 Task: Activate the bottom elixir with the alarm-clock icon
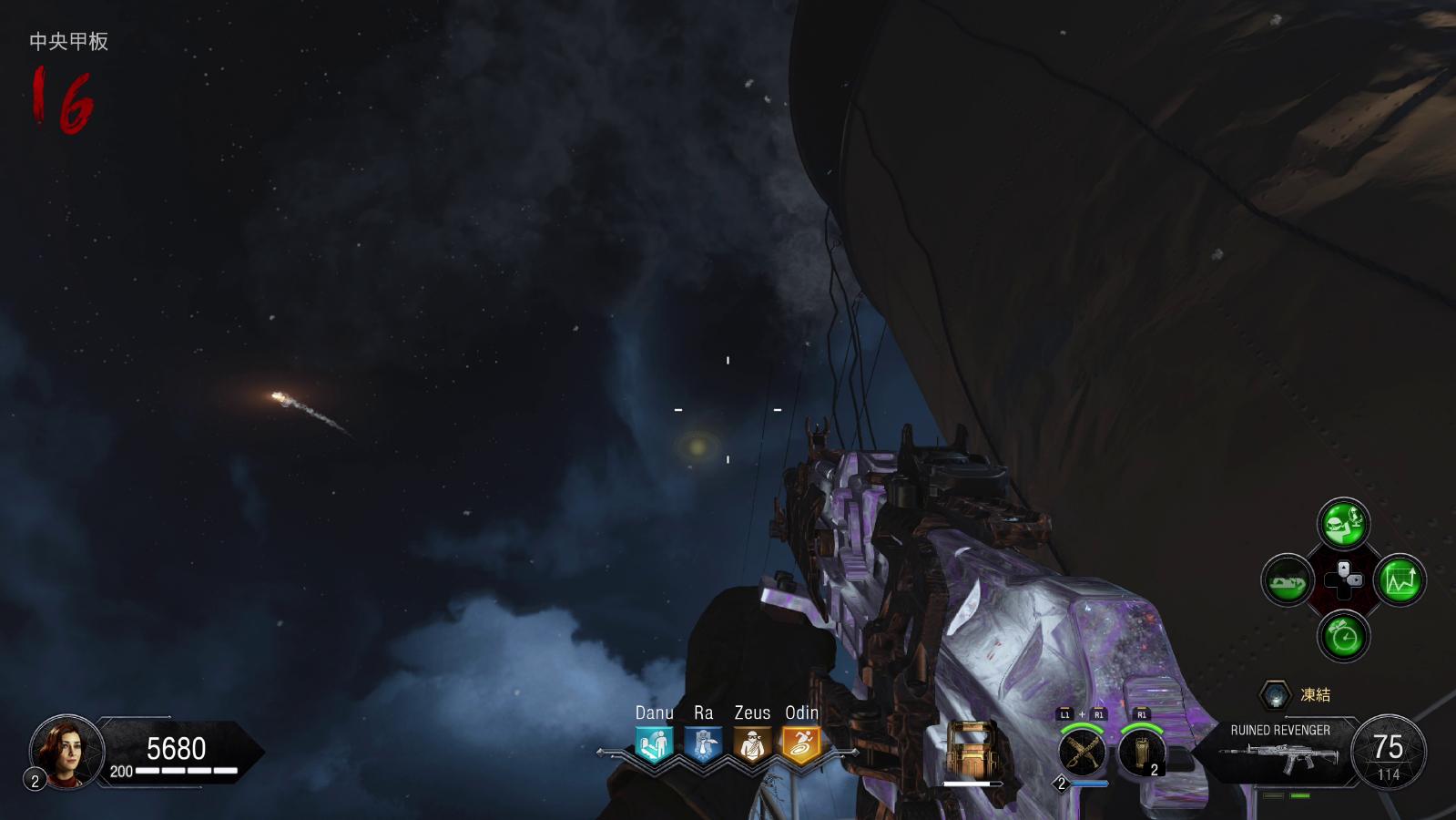tap(1343, 635)
